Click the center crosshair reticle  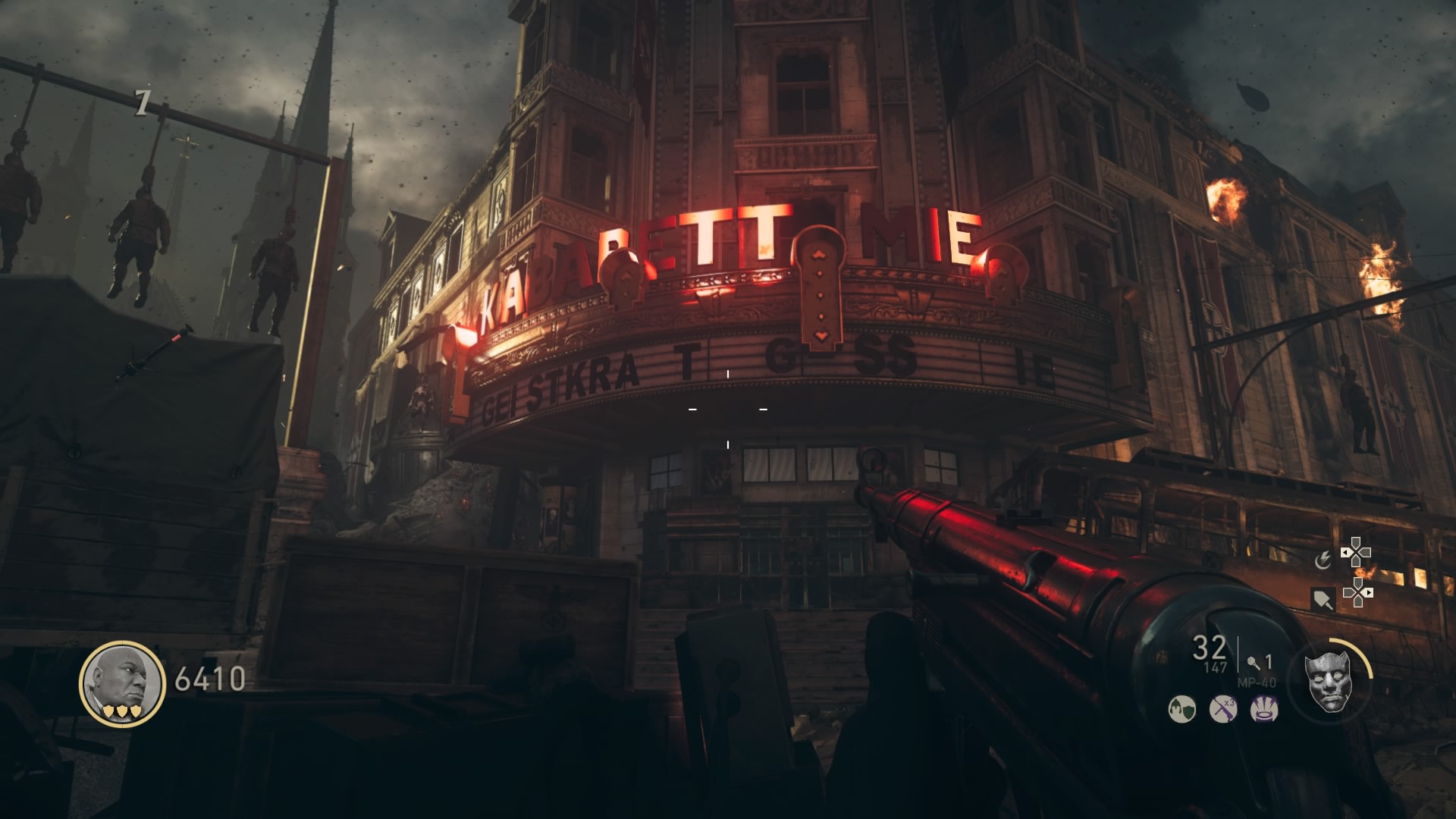tap(728, 409)
